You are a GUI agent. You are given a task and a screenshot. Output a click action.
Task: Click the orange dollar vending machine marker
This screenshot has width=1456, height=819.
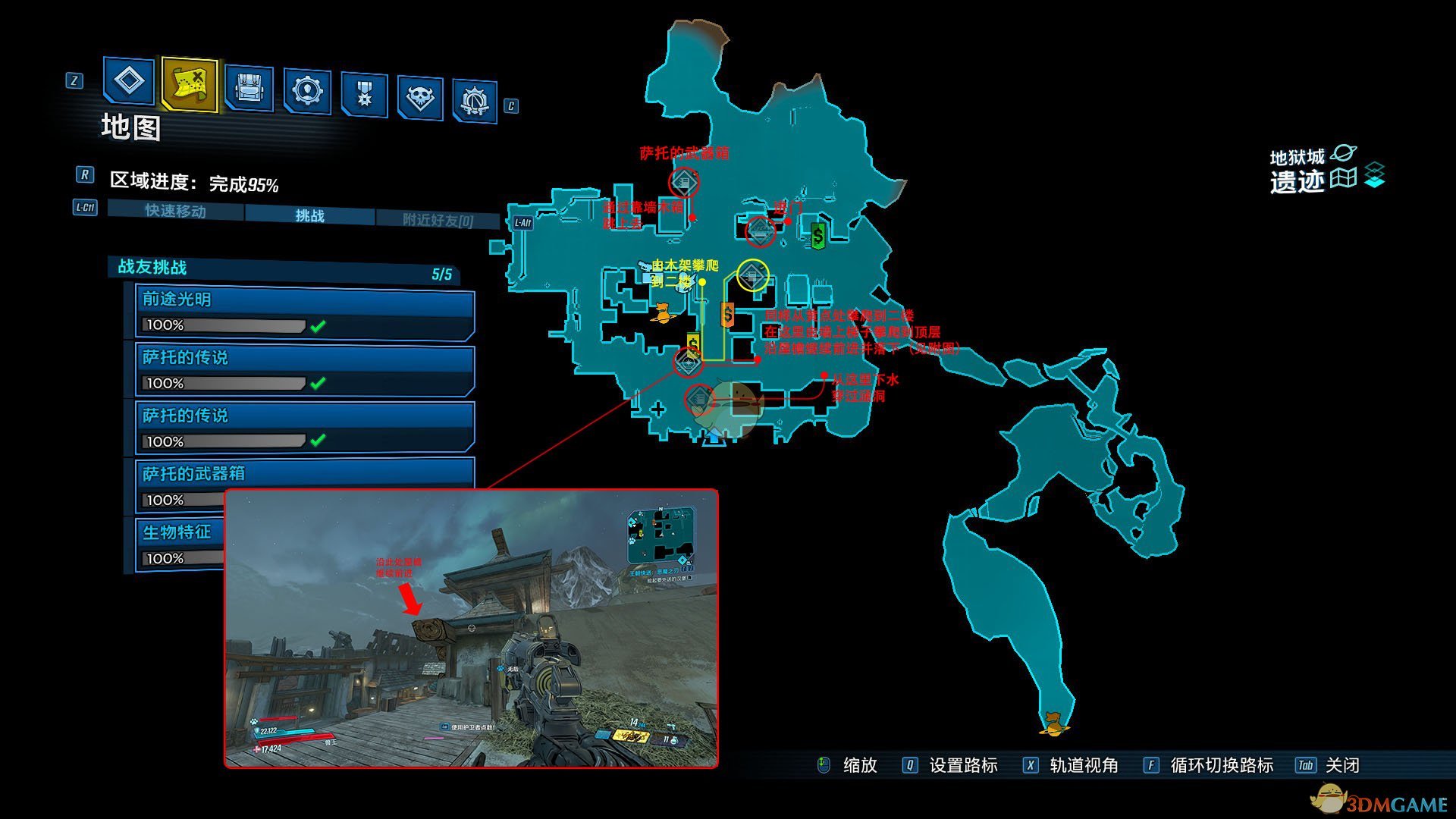click(x=727, y=314)
